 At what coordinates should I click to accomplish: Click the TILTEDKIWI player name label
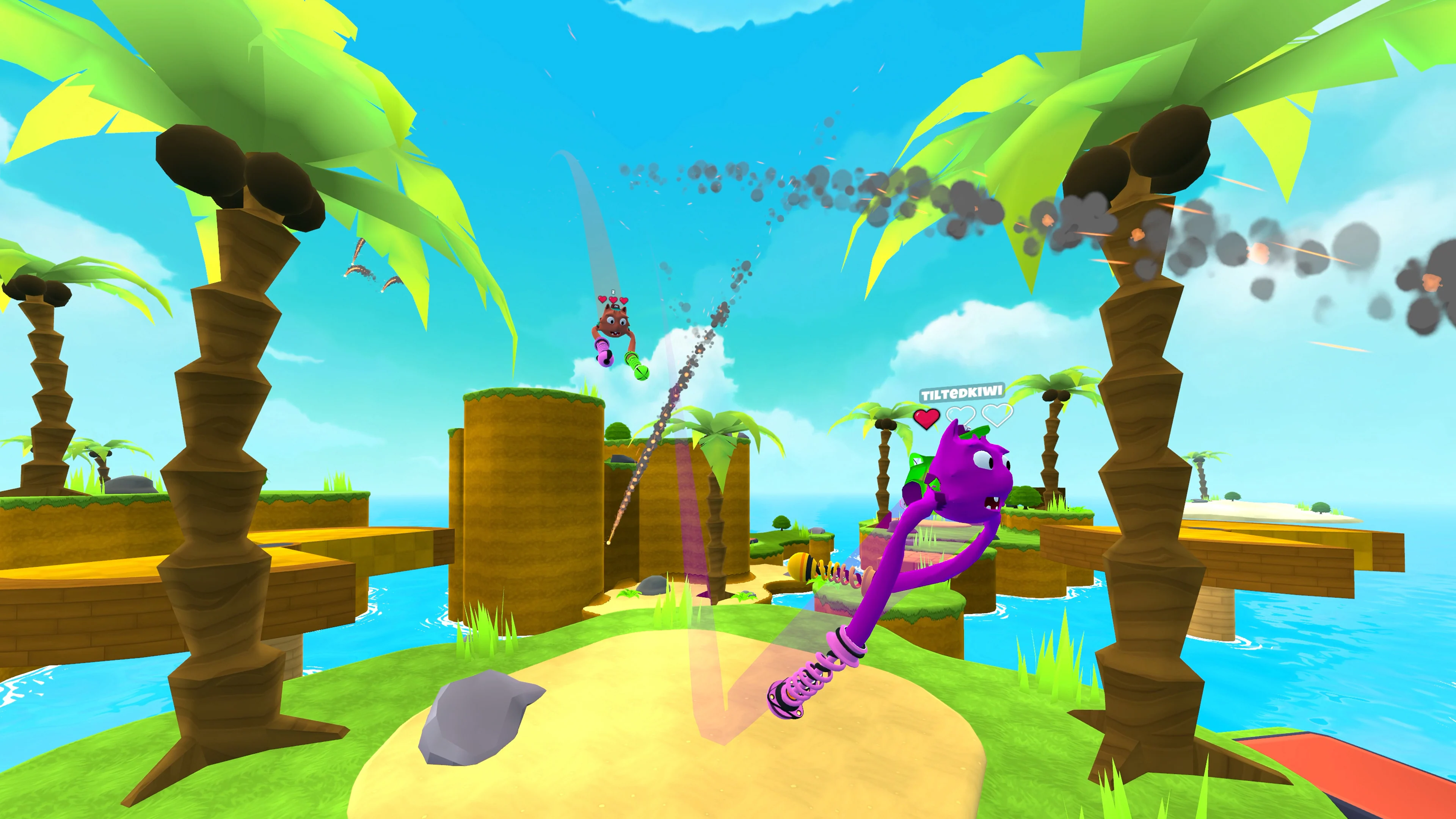click(961, 393)
